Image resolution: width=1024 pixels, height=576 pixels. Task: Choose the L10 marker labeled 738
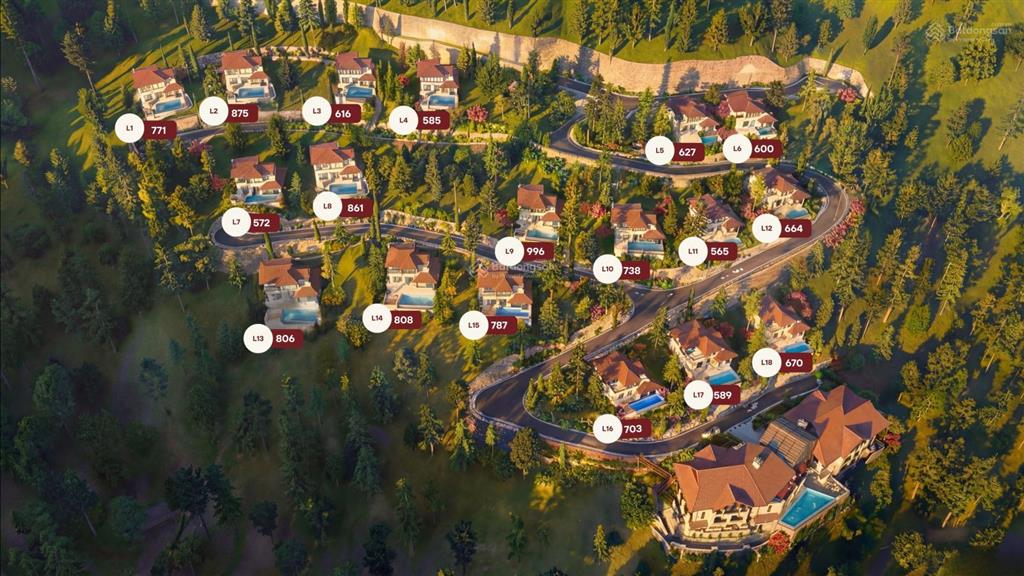click(x=607, y=269)
